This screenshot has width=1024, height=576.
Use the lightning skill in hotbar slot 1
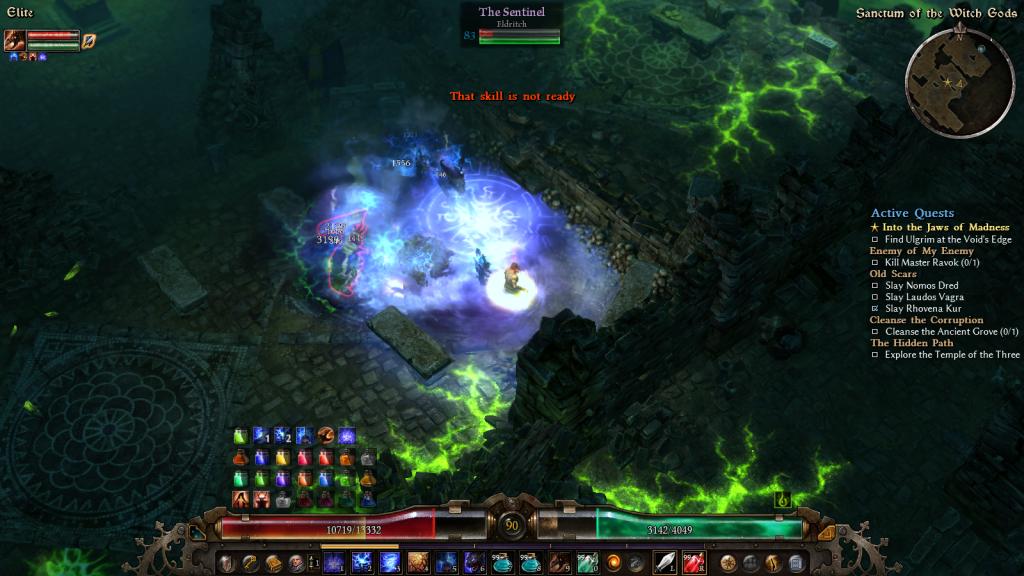[x=333, y=562]
